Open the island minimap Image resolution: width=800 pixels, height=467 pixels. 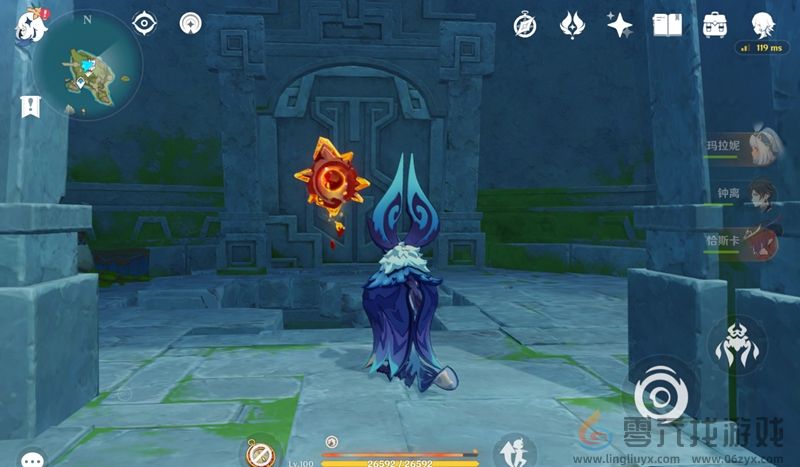click(88, 65)
